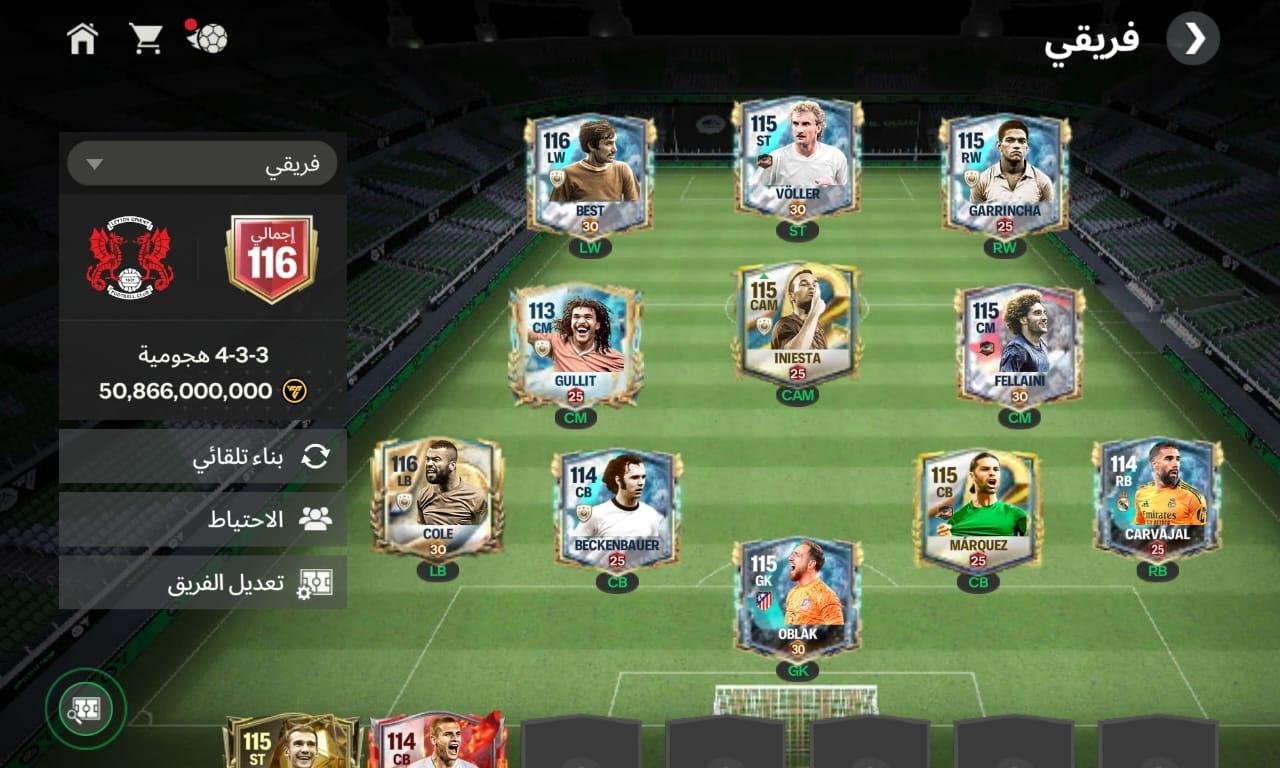The height and width of the screenshot is (768, 1280).
Task: Open تعديل الفريق team edit
Action: point(203,583)
